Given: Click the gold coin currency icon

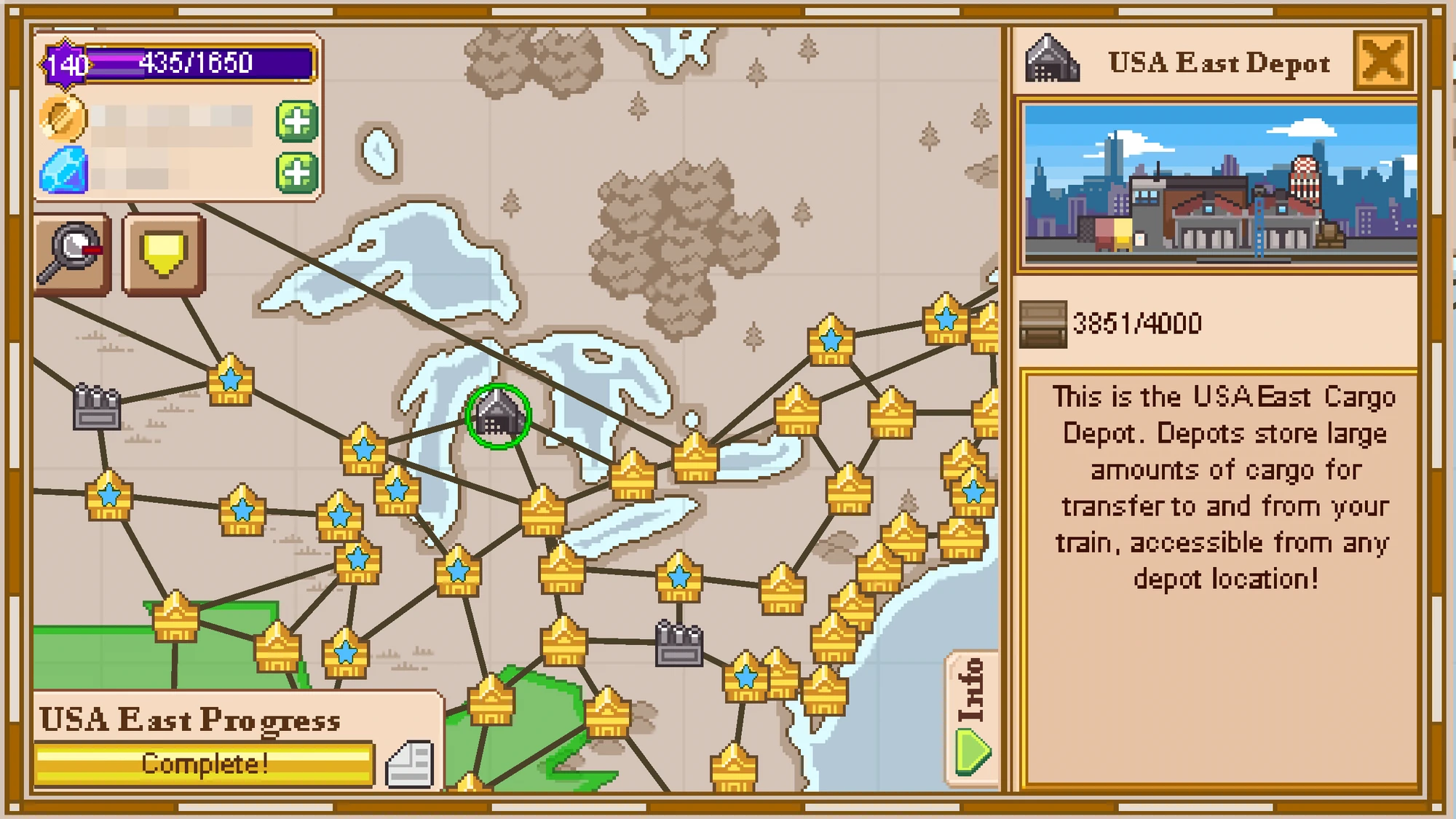Looking at the screenshot, I should tap(64, 120).
